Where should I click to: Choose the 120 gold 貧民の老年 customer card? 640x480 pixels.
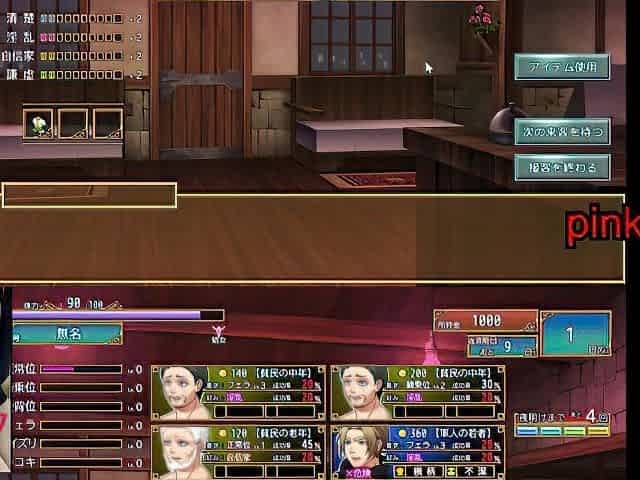tap(238, 452)
